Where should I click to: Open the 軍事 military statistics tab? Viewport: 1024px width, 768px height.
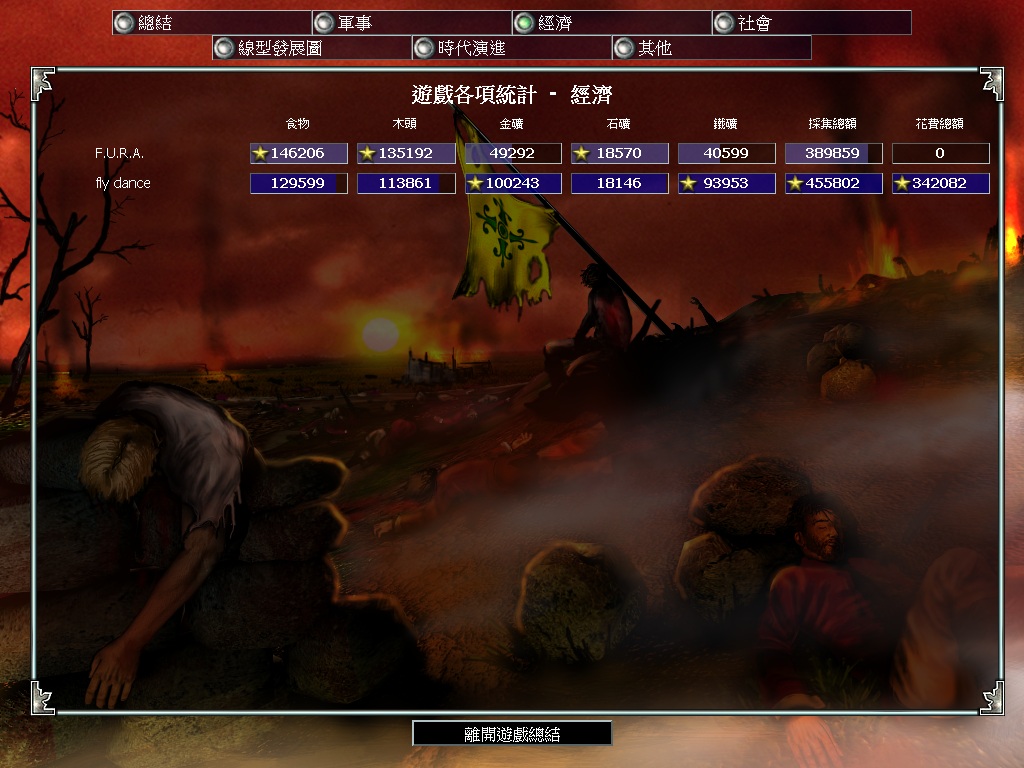tap(411, 22)
